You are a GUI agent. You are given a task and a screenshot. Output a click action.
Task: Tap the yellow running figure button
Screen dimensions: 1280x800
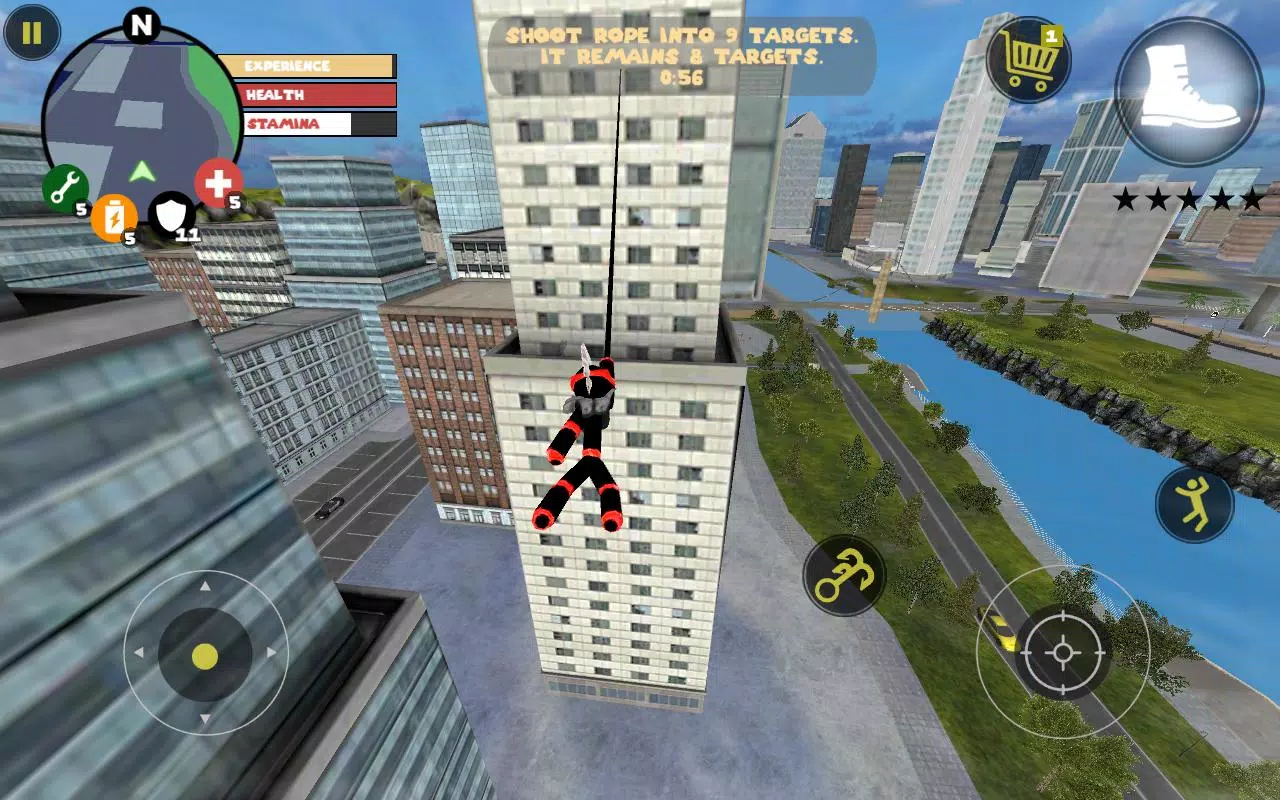tap(1194, 504)
